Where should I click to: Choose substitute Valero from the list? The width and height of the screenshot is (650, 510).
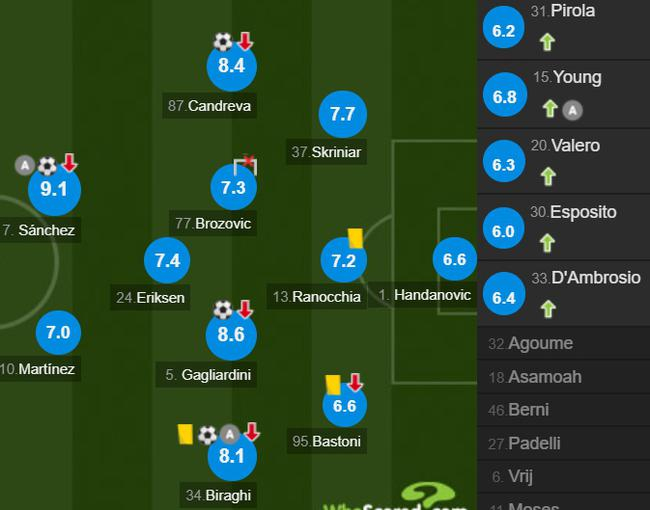point(563,163)
